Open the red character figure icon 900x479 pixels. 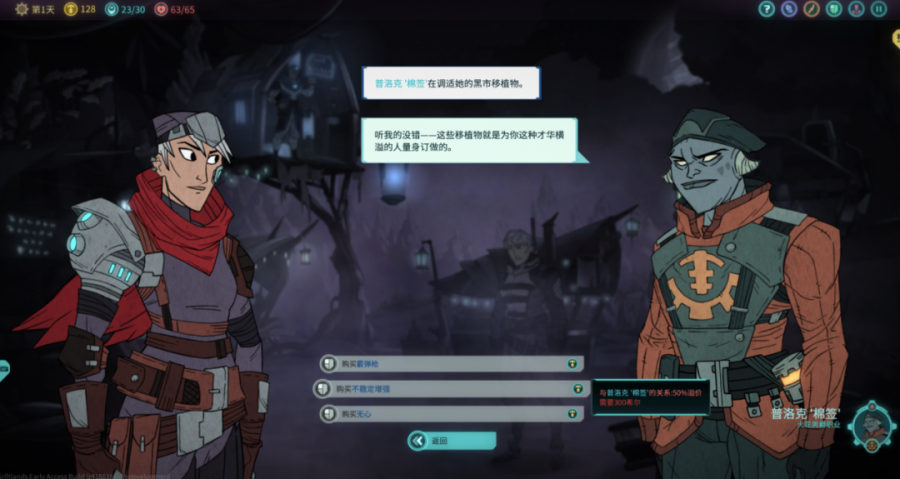coord(856,9)
